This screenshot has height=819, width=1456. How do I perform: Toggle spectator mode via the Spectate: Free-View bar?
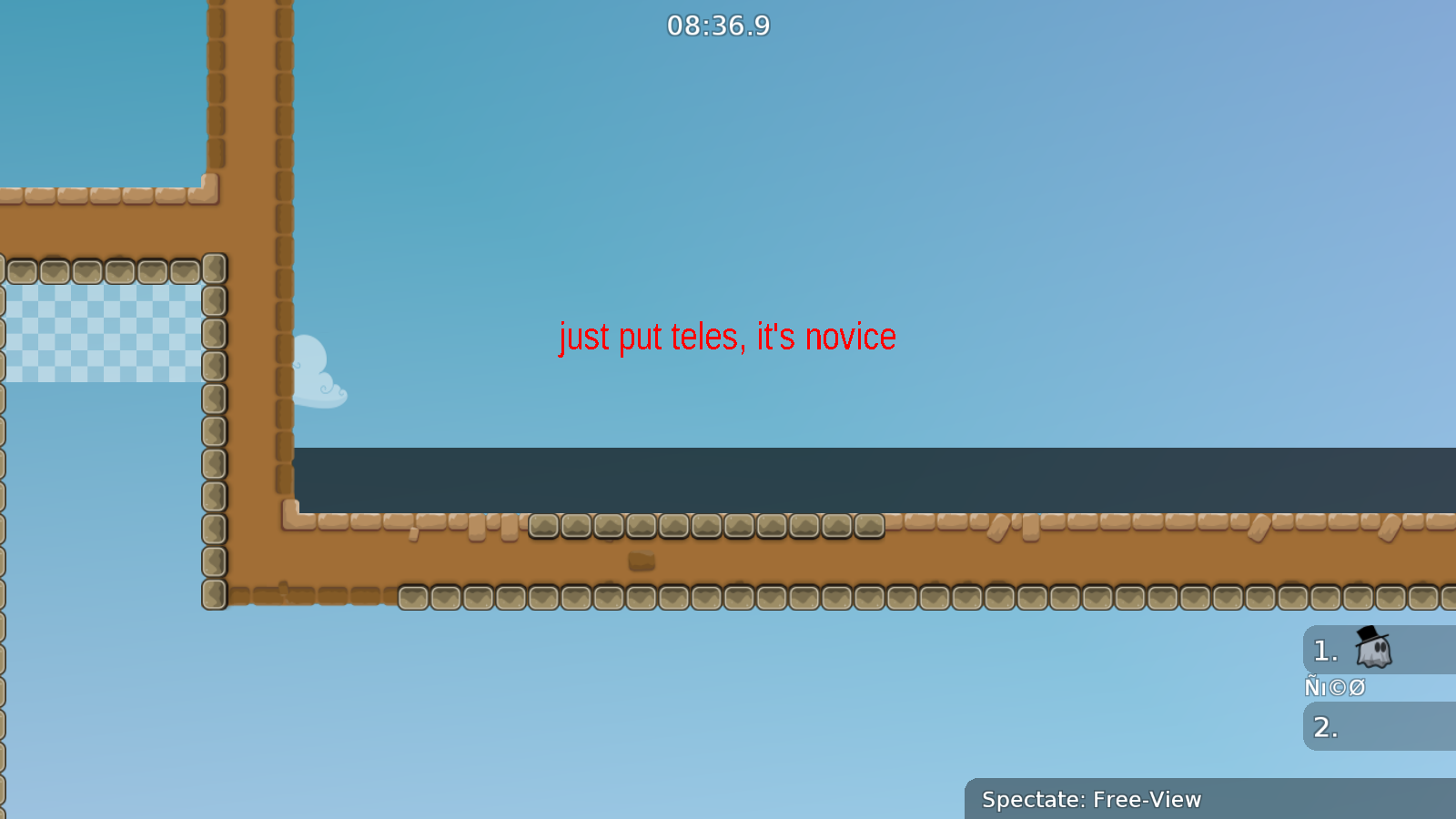(x=1092, y=800)
